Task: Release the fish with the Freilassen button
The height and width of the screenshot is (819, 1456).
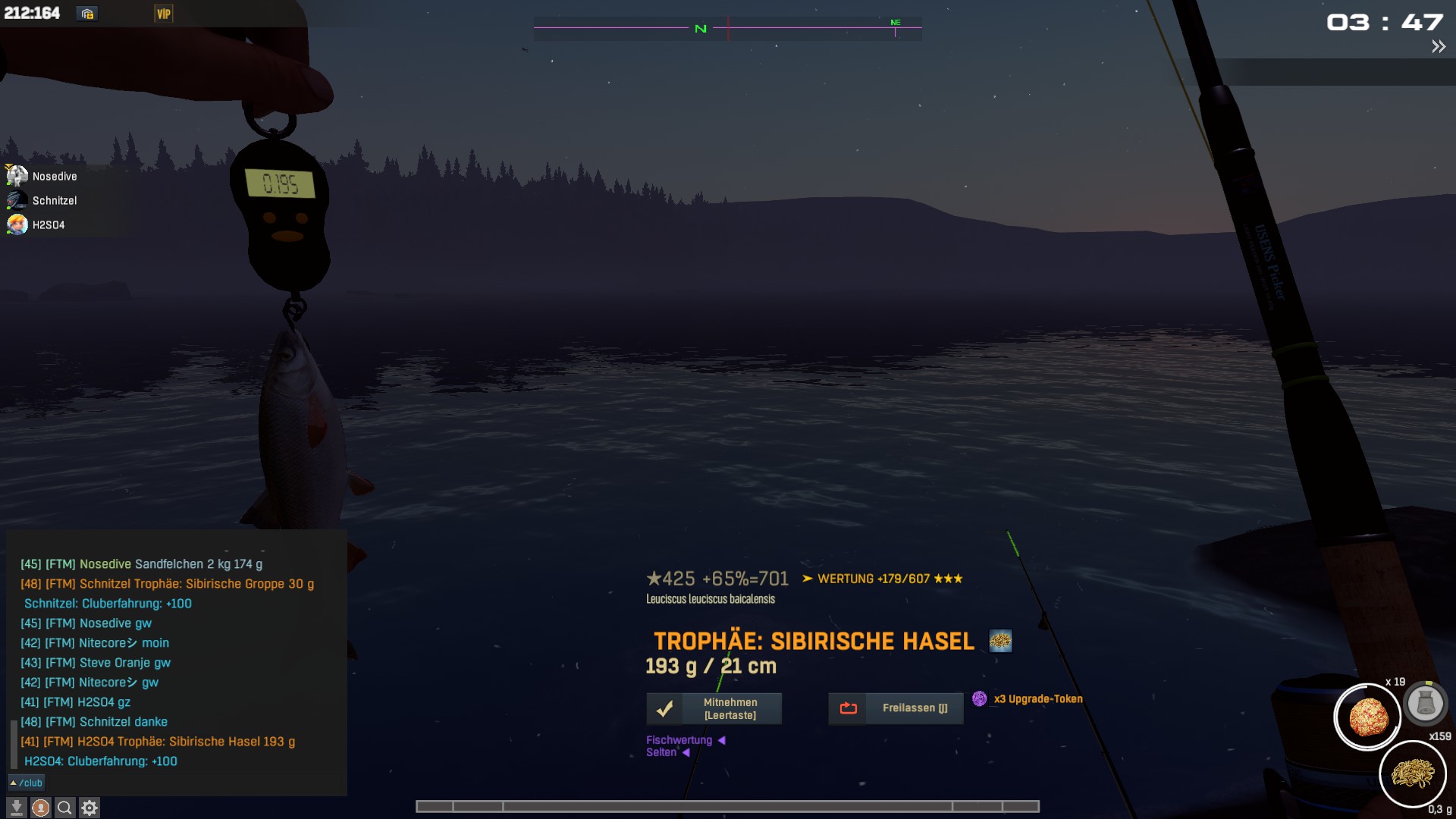Action: (x=896, y=708)
